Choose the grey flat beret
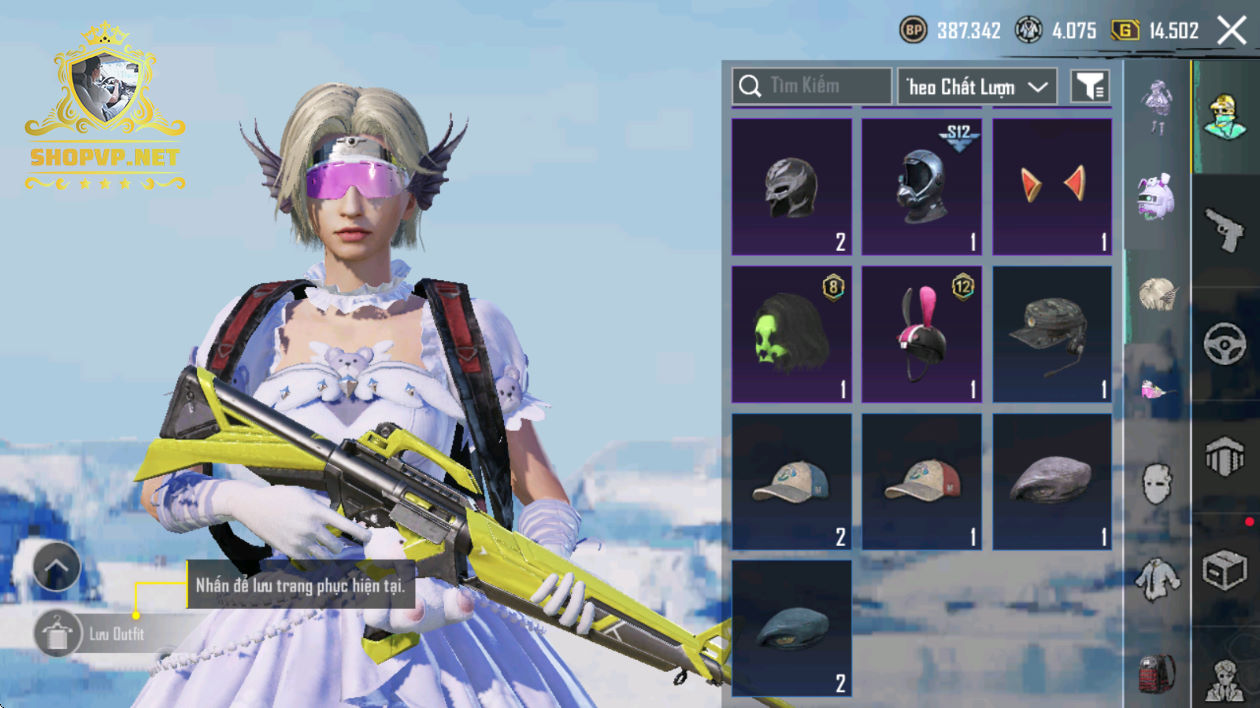Viewport: 1260px width, 708px height. (1052, 481)
